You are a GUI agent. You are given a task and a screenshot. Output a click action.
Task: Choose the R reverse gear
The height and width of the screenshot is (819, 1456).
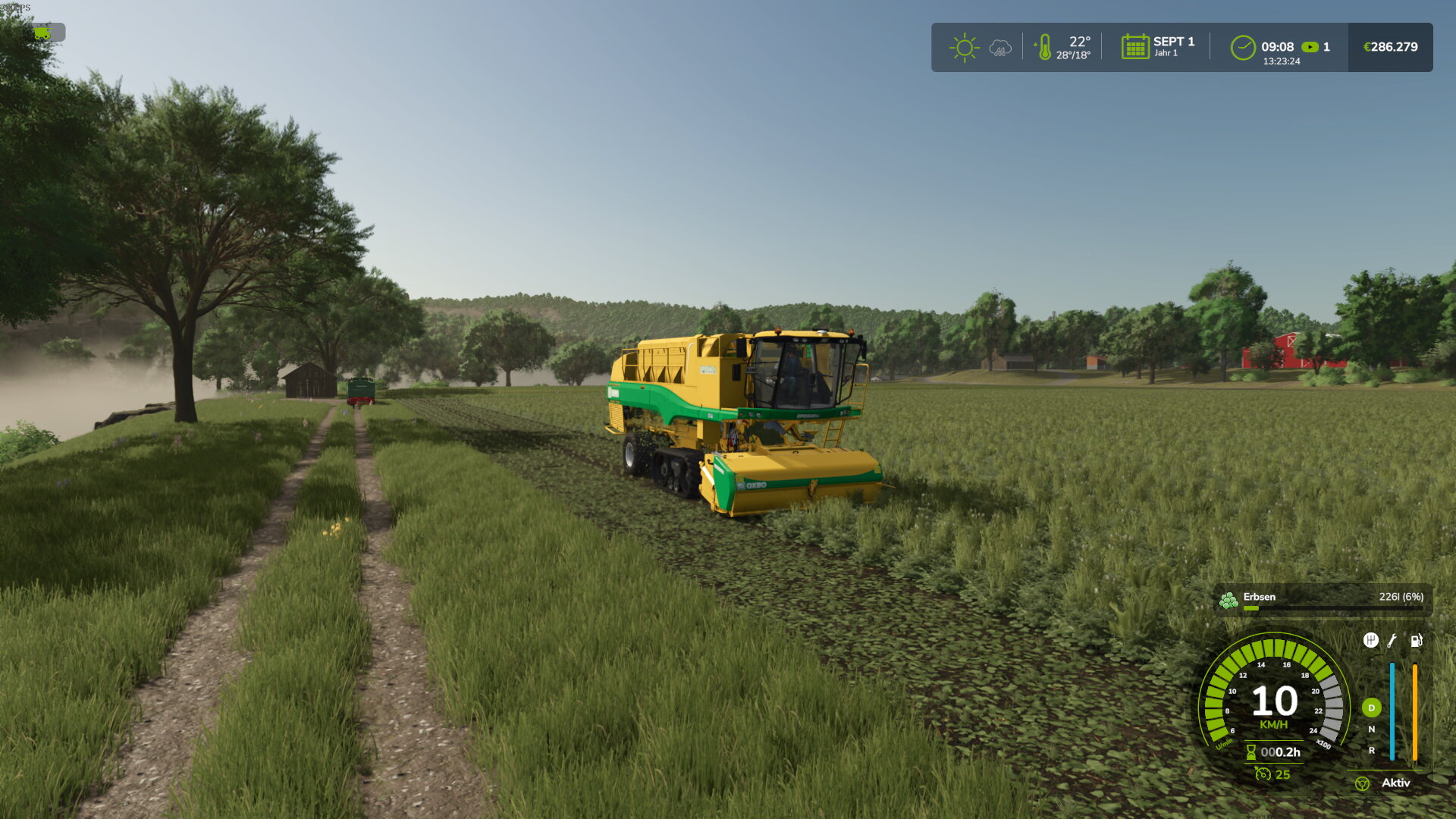(x=1371, y=751)
